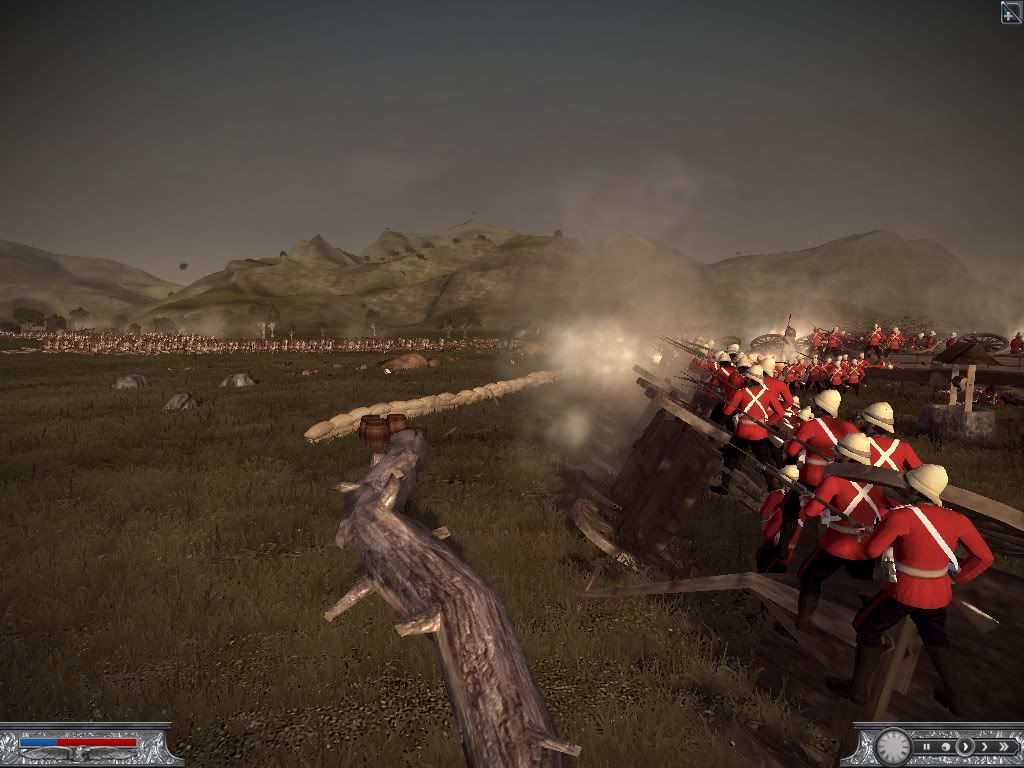Pause the battle with the pause button
Image resolution: width=1024 pixels, height=768 pixels.
pos(927,746)
